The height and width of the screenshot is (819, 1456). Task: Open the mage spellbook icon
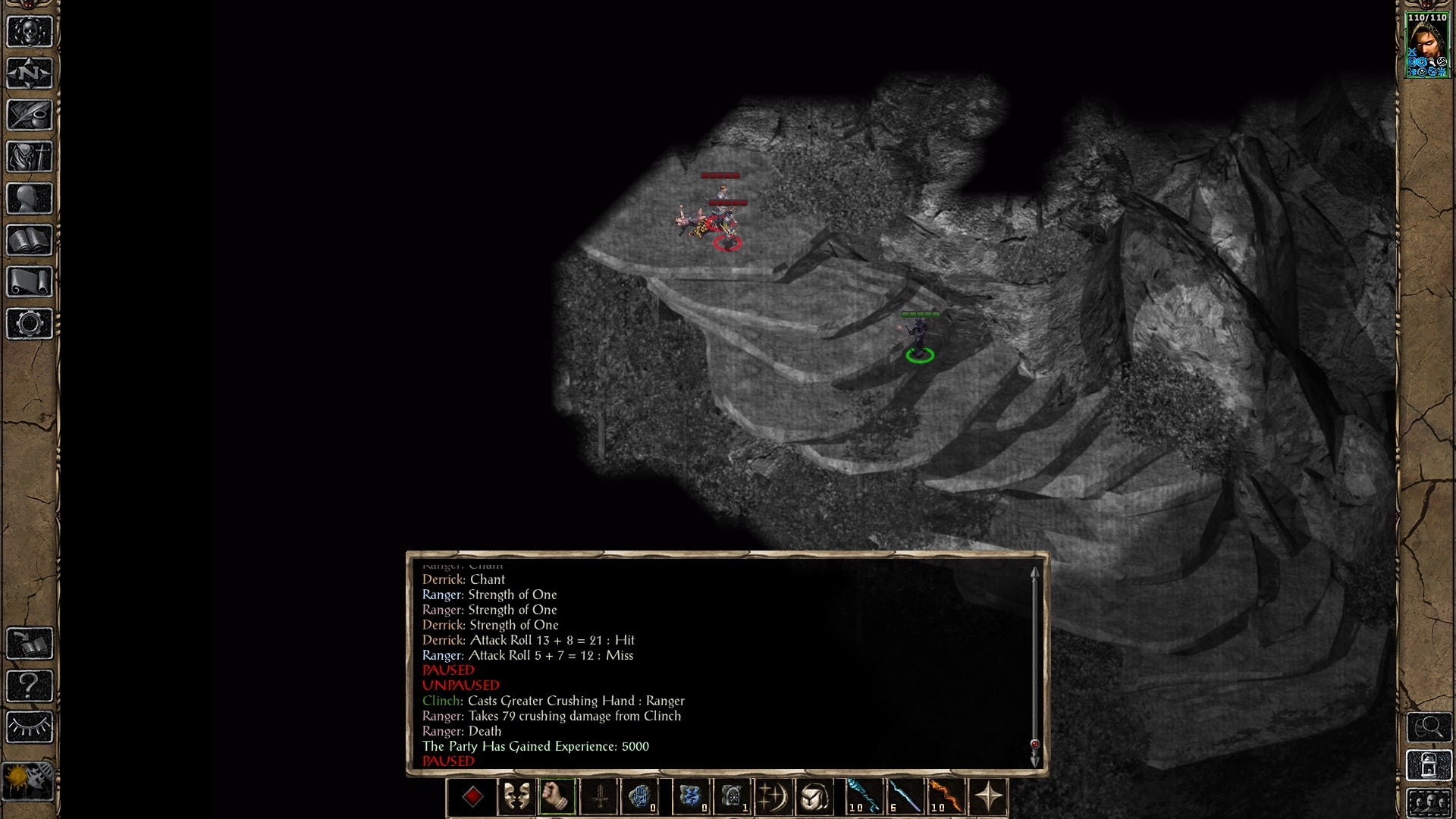click(x=30, y=240)
